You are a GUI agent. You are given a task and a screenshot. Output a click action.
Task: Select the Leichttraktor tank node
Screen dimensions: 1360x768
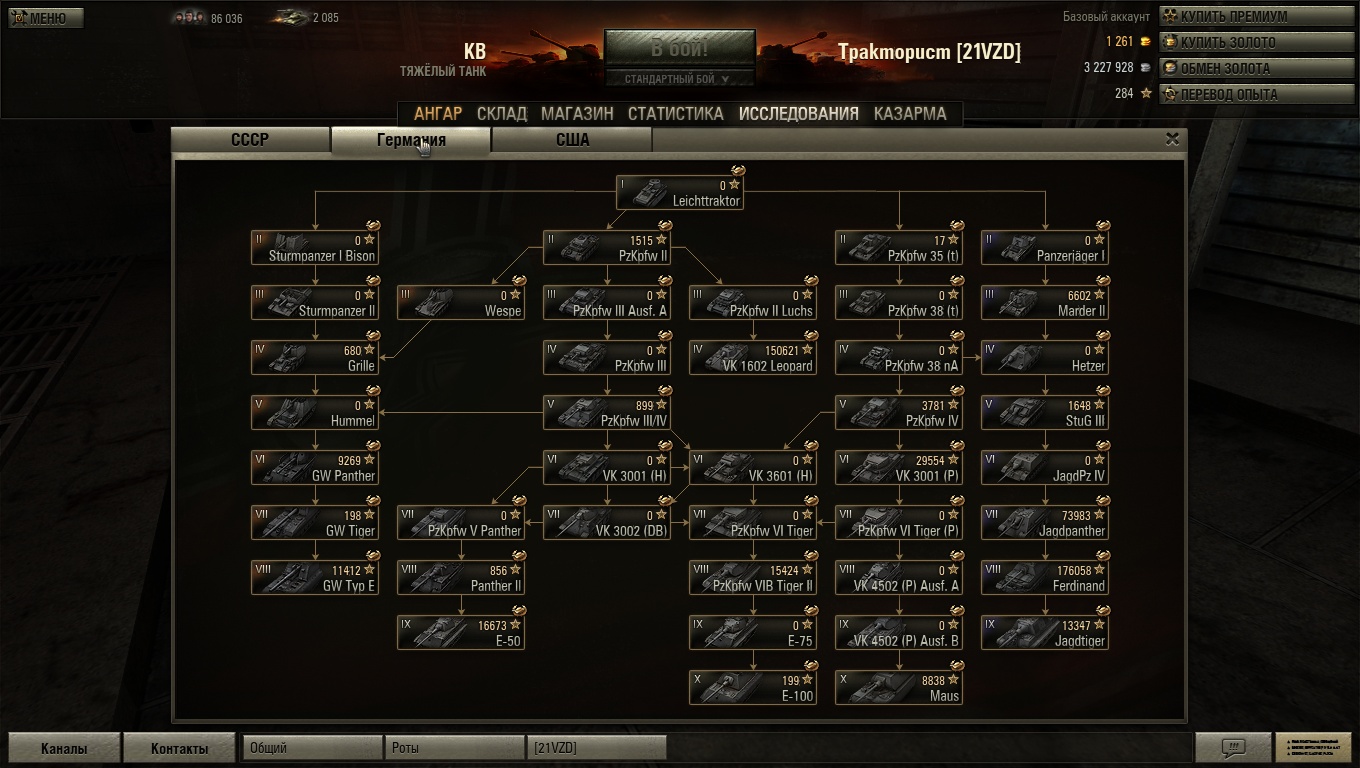[680, 193]
